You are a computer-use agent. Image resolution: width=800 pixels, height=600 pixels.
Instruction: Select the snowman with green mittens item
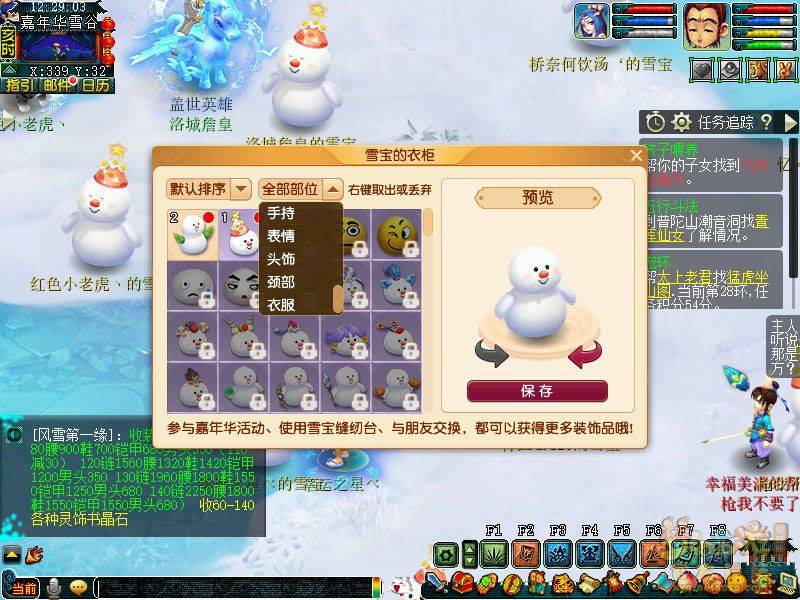click(189, 232)
